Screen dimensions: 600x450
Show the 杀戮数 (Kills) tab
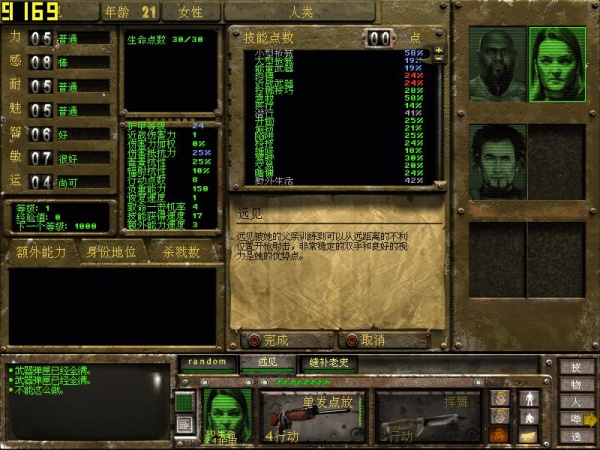[182, 252]
